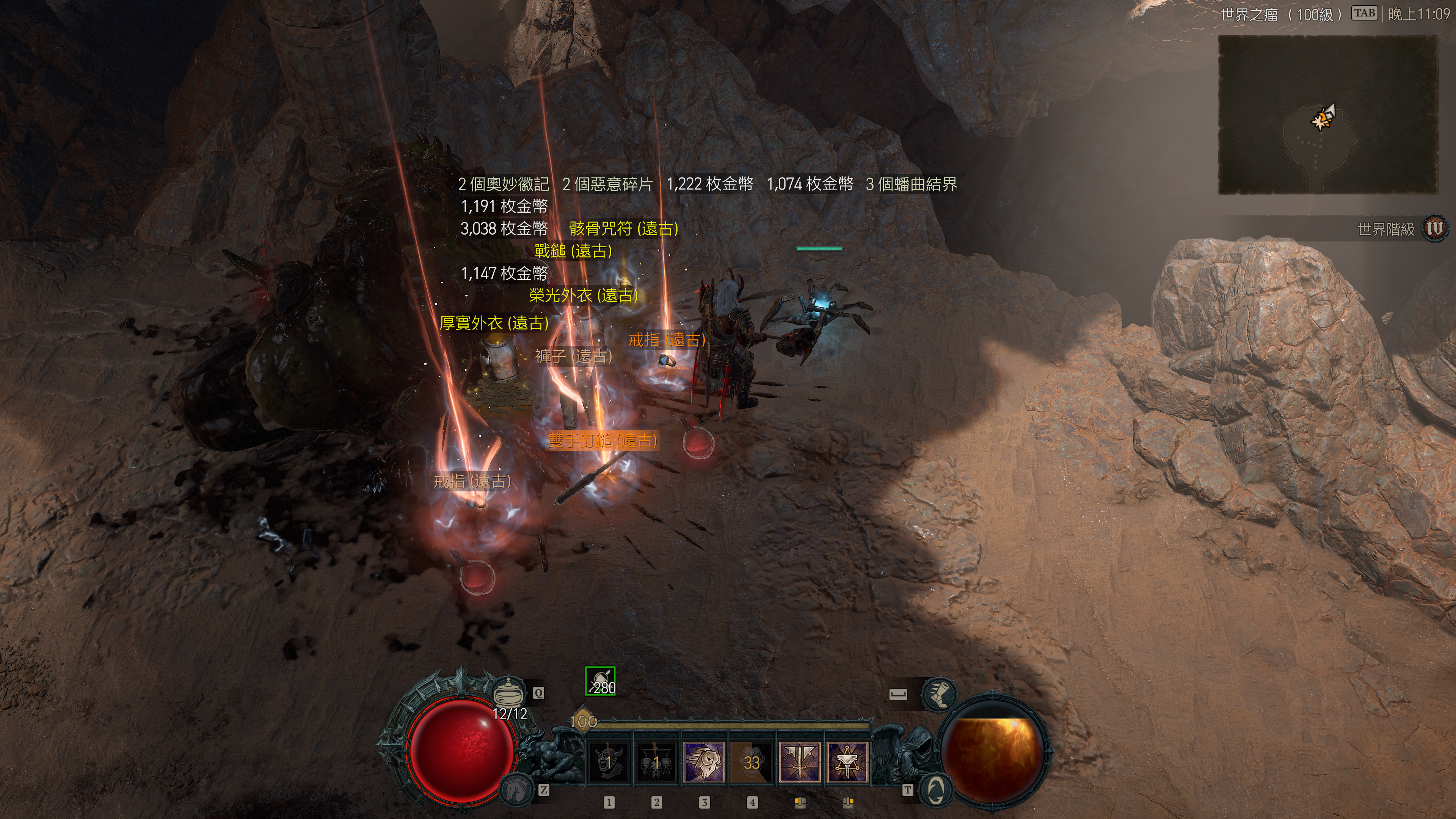Activate the hammer and triangle skill
The height and width of the screenshot is (819, 1456).
(x=847, y=762)
